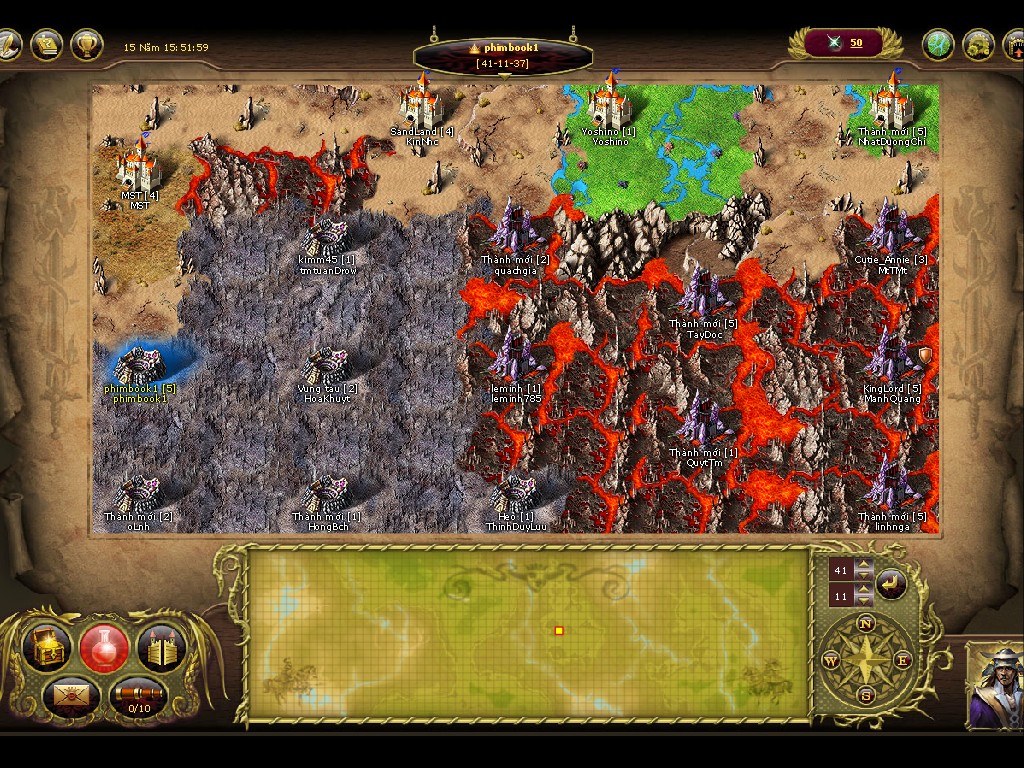This screenshot has height=768, width=1024.
Task: Click the underlined 50 counter link
Action: pos(856,42)
